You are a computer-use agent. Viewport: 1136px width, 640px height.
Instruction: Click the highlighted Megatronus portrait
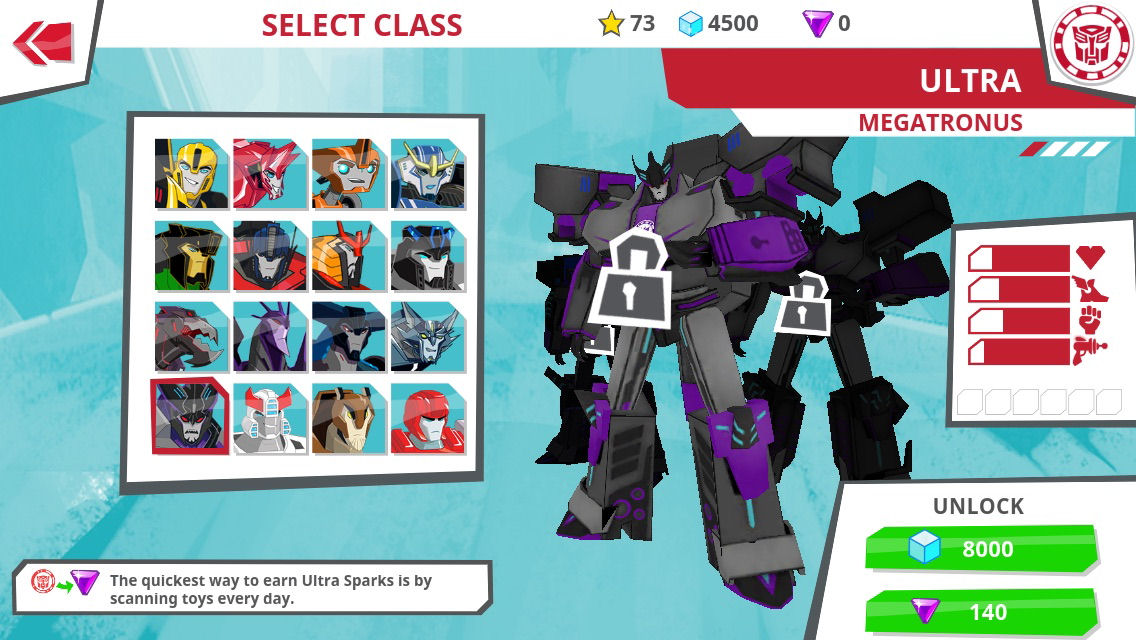[191, 418]
